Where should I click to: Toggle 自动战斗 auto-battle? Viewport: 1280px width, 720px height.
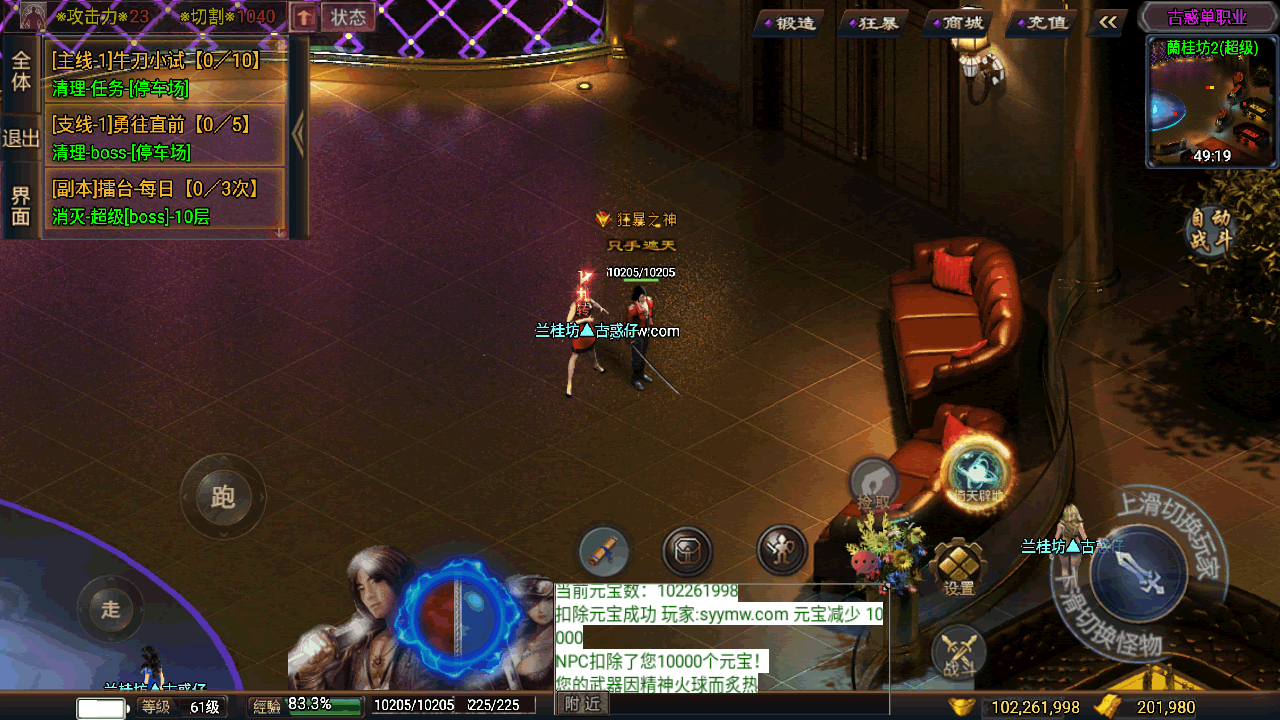click(x=1209, y=231)
